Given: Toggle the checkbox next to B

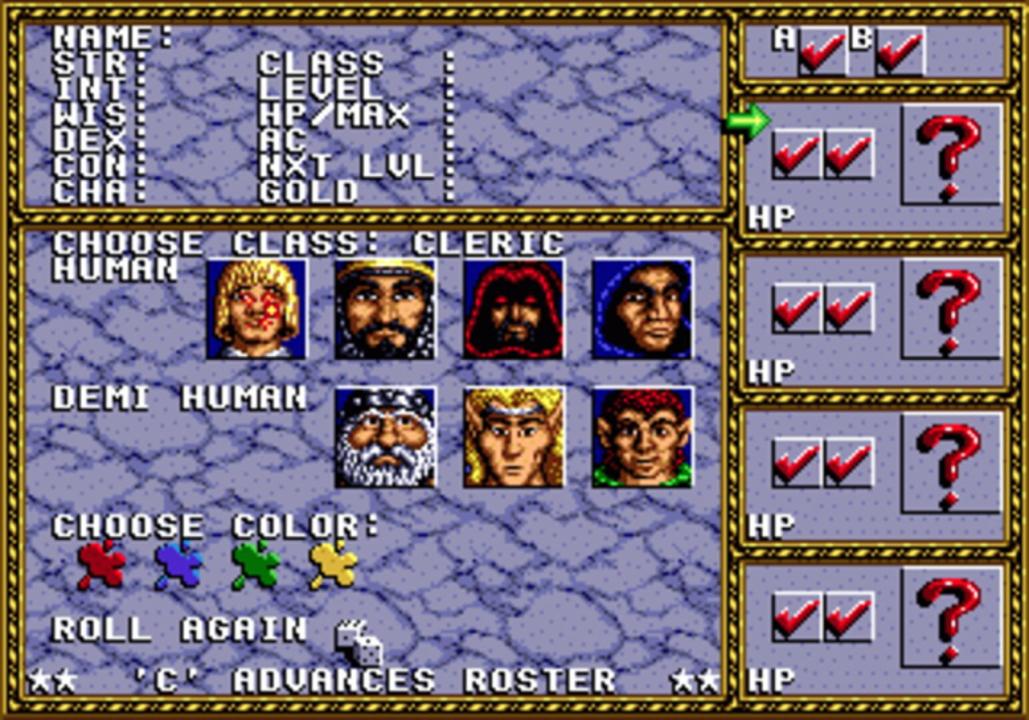Looking at the screenshot, I should pos(900,52).
